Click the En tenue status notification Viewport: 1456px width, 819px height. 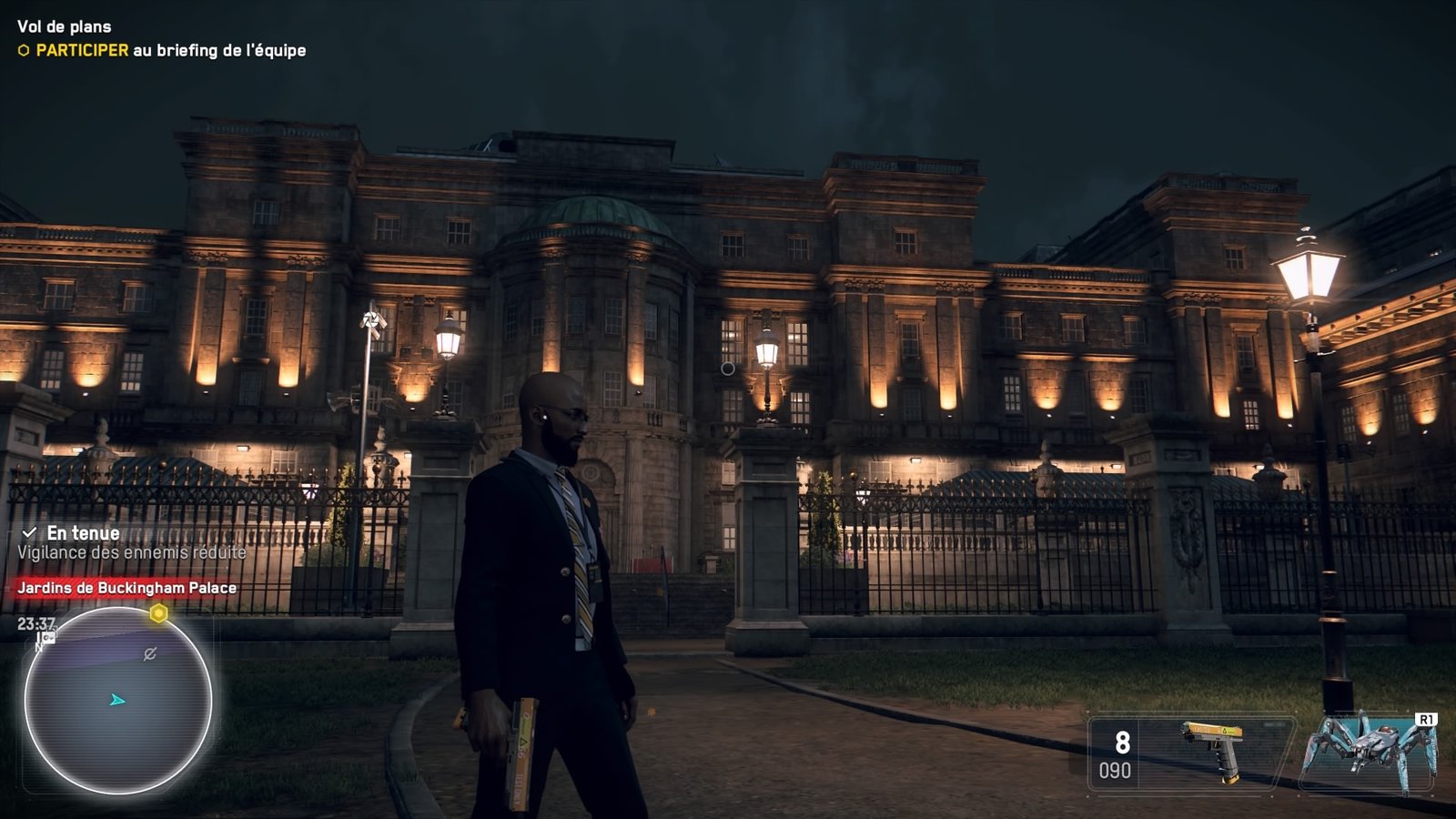[83, 533]
